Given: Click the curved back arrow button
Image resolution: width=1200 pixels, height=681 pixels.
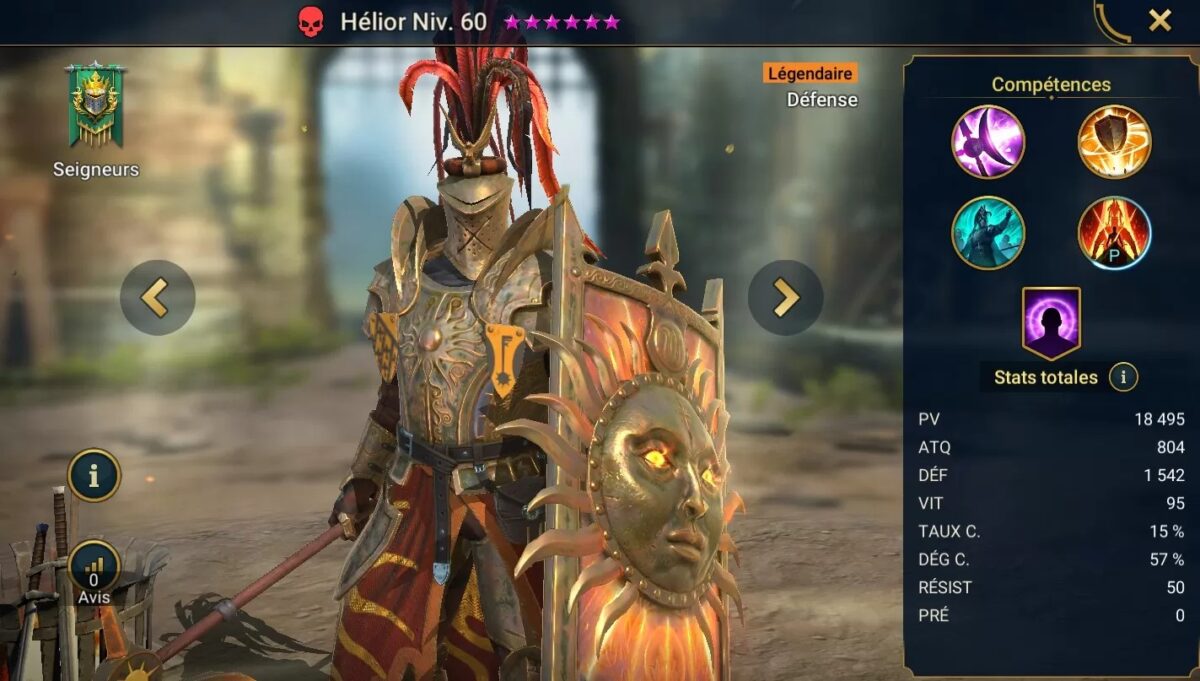Looking at the screenshot, I should (1111, 23).
